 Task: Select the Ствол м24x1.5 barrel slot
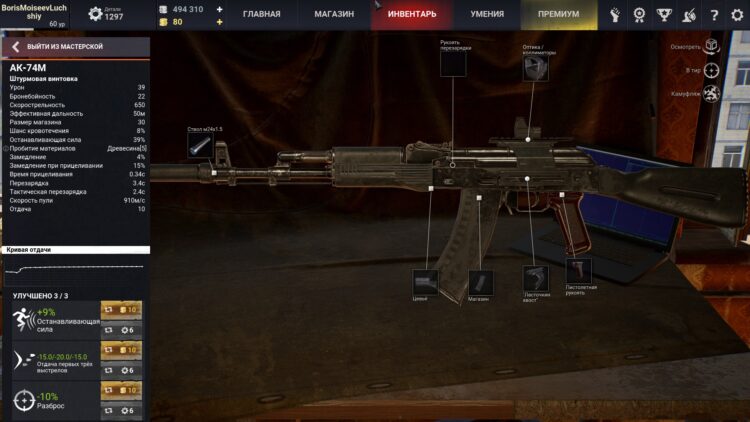[200, 146]
